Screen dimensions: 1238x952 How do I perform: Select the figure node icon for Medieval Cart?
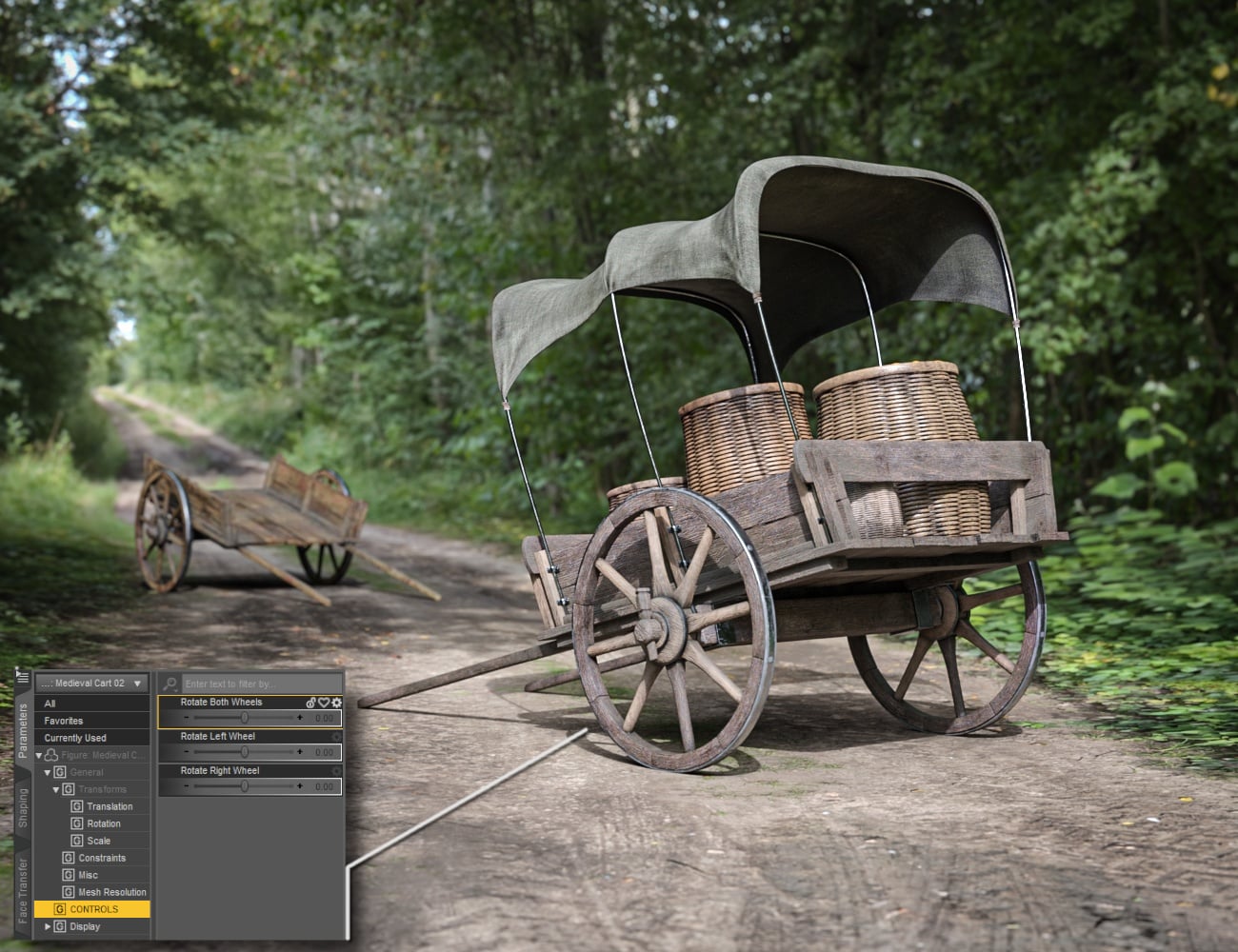point(50,753)
